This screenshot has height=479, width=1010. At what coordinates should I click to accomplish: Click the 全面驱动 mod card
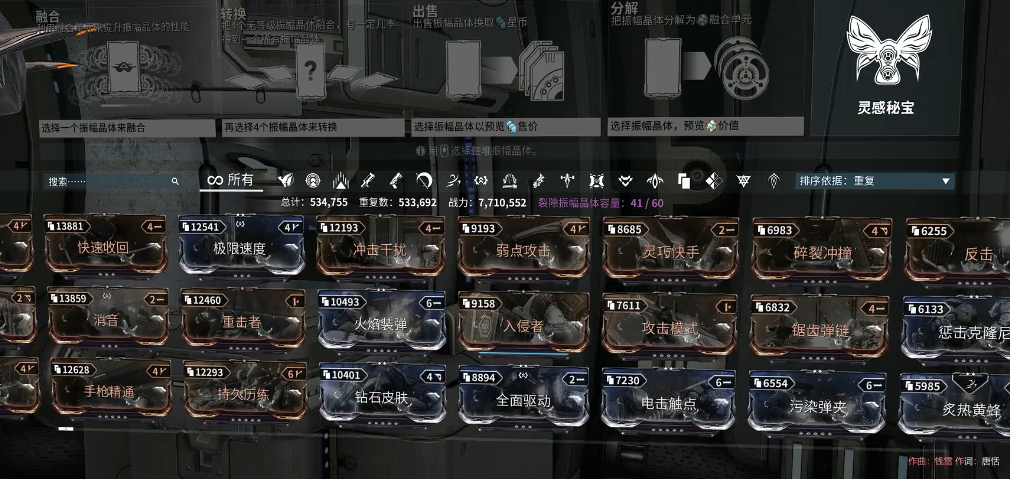[524, 399]
